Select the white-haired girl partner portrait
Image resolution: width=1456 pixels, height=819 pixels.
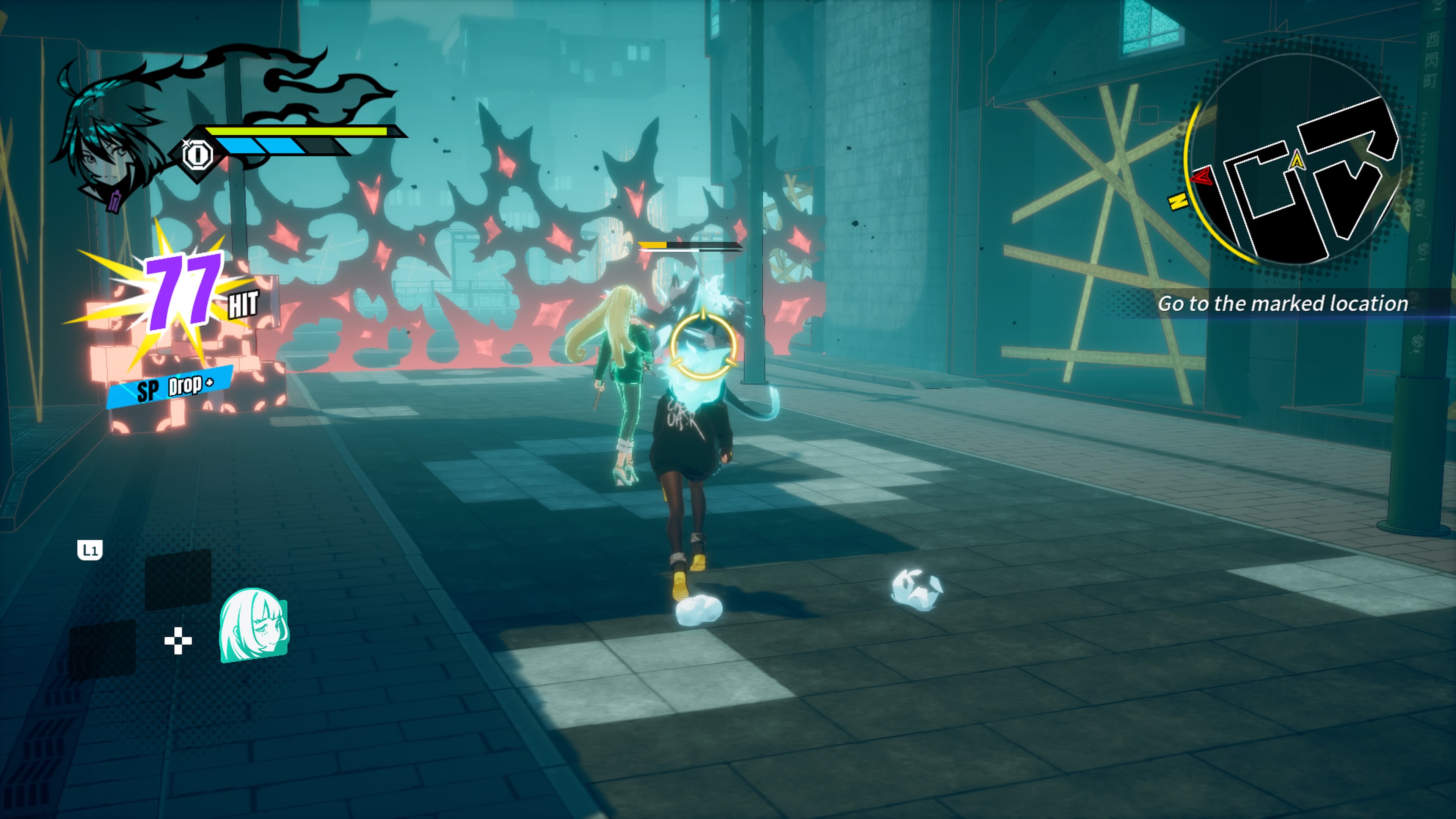point(253,625)
